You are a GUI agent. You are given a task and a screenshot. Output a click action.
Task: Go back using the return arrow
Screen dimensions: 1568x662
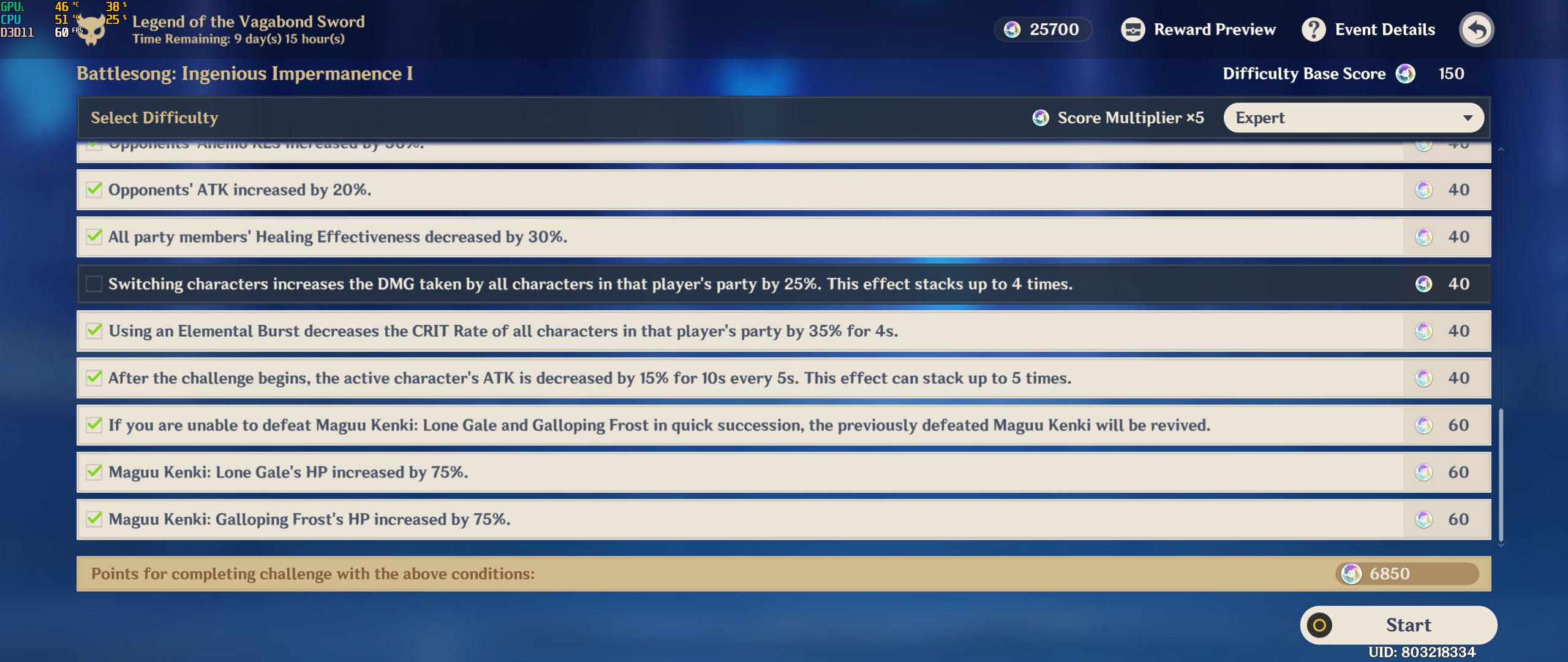[x=1476, y=29]
